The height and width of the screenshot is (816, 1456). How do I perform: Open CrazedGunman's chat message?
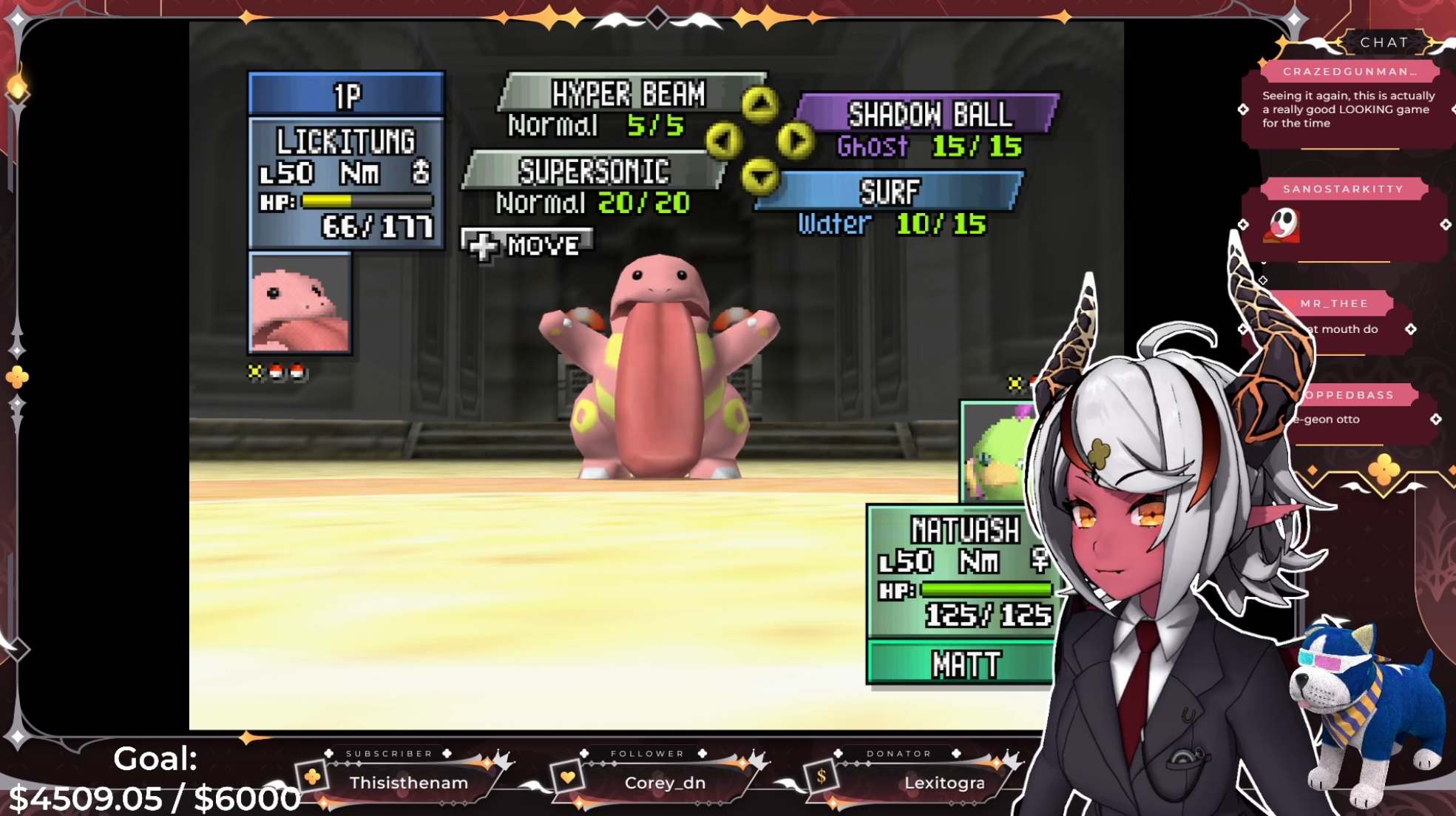click(1347, 109)
